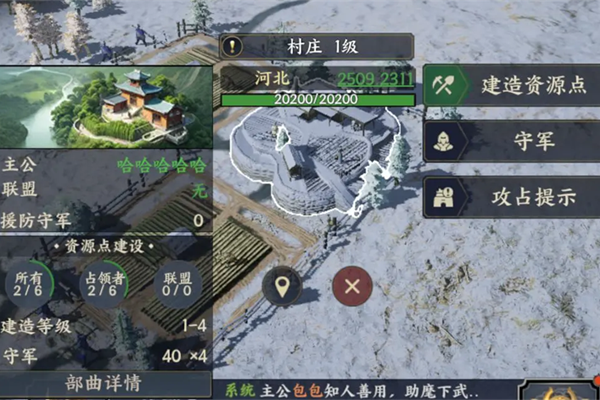Open 部曲详情 troop details
This screenshot has height=400, width=600.
[x=103, y=383]
